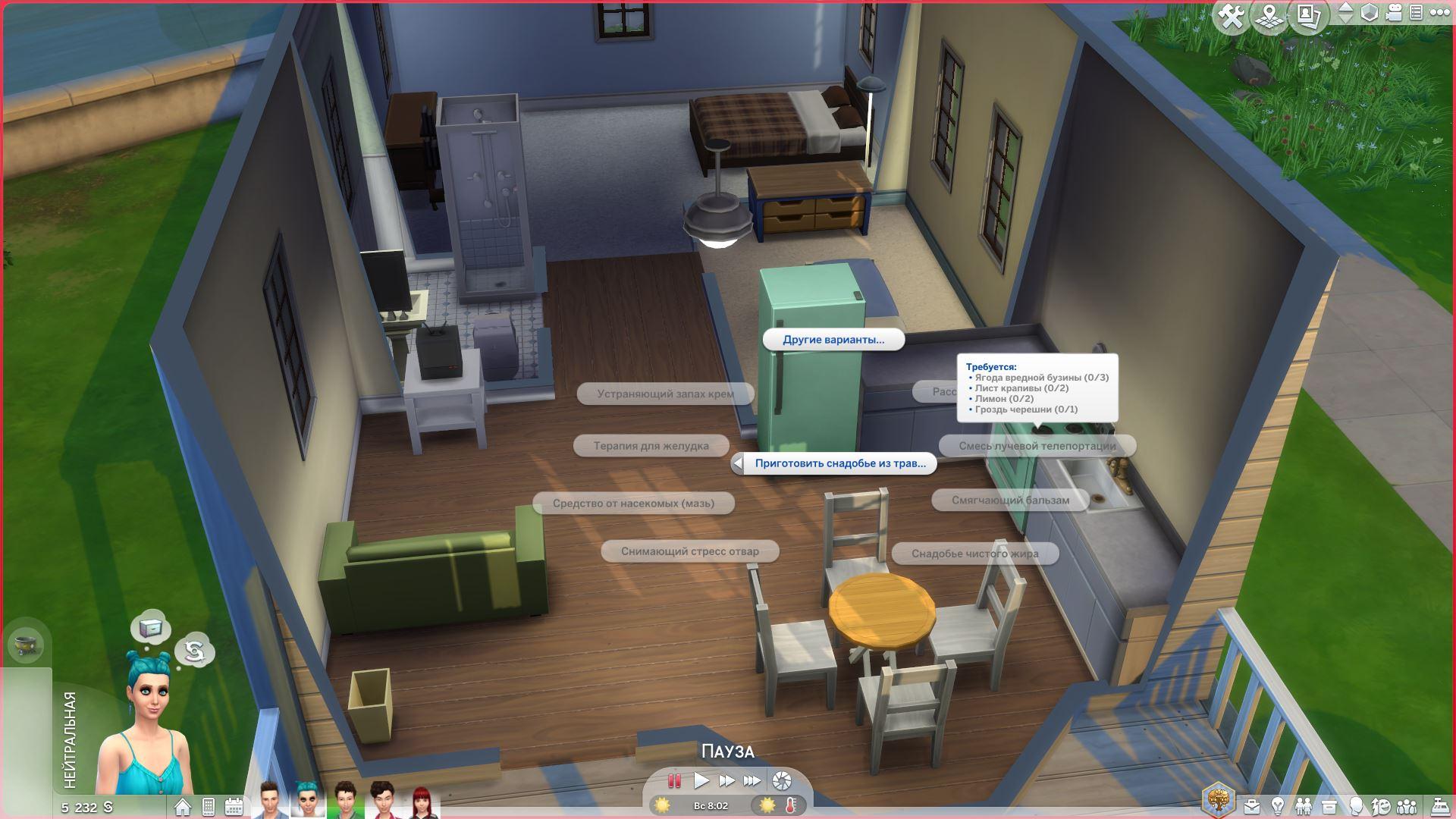Click the red pause button
Viewport: 1456px width, 819px height.
pyautogui.click(x=673, y=780)
